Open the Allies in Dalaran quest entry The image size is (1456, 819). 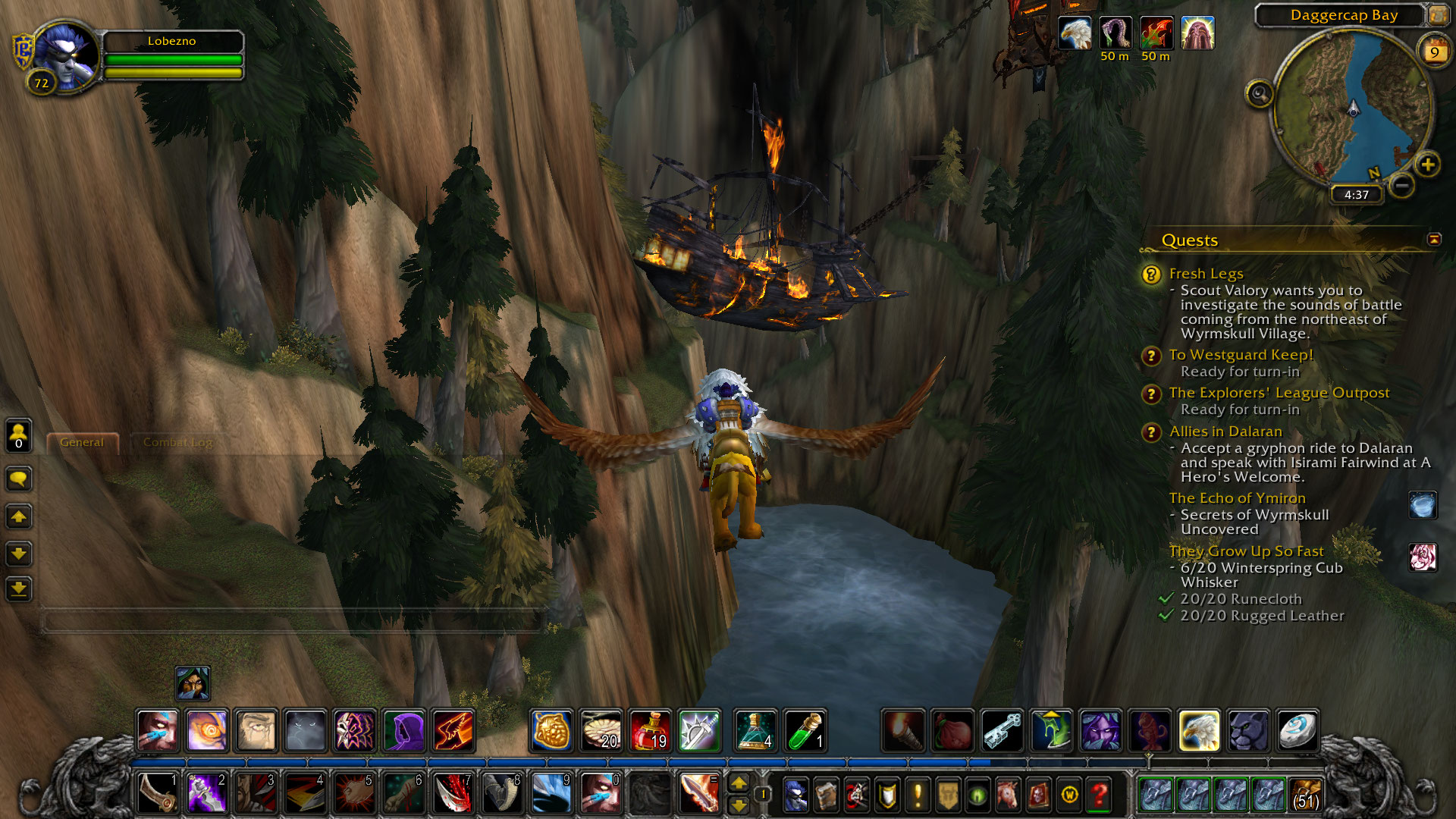1225,431
